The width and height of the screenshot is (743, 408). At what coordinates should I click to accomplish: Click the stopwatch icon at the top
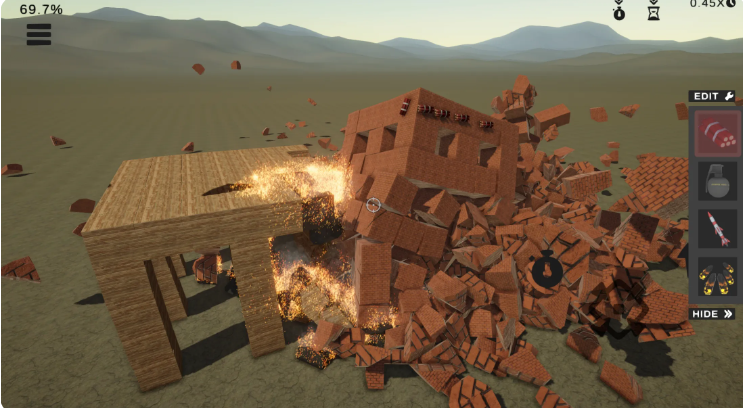point(619,11)
